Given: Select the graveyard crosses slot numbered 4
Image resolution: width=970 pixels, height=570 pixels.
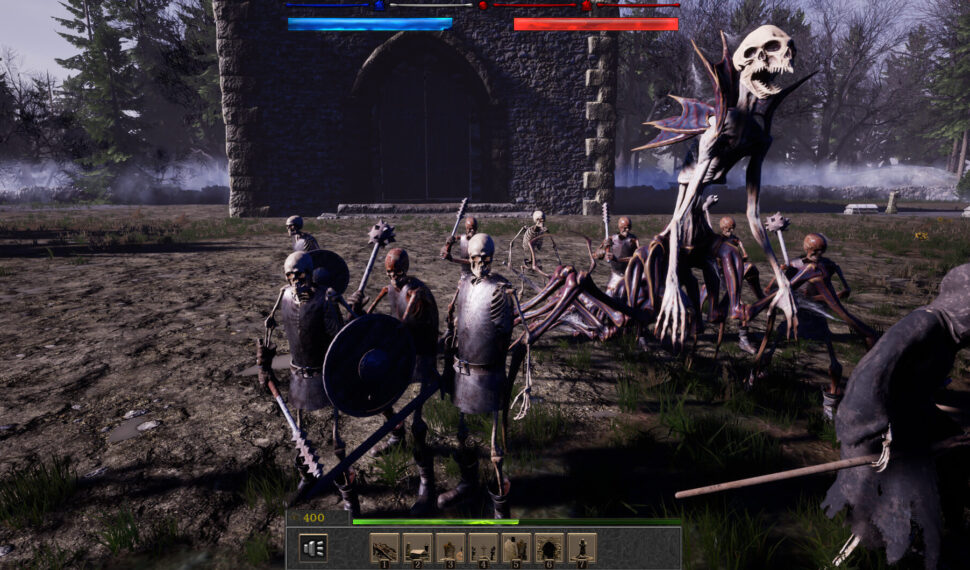Looking at the screenshot, I should tap(483, 547).
